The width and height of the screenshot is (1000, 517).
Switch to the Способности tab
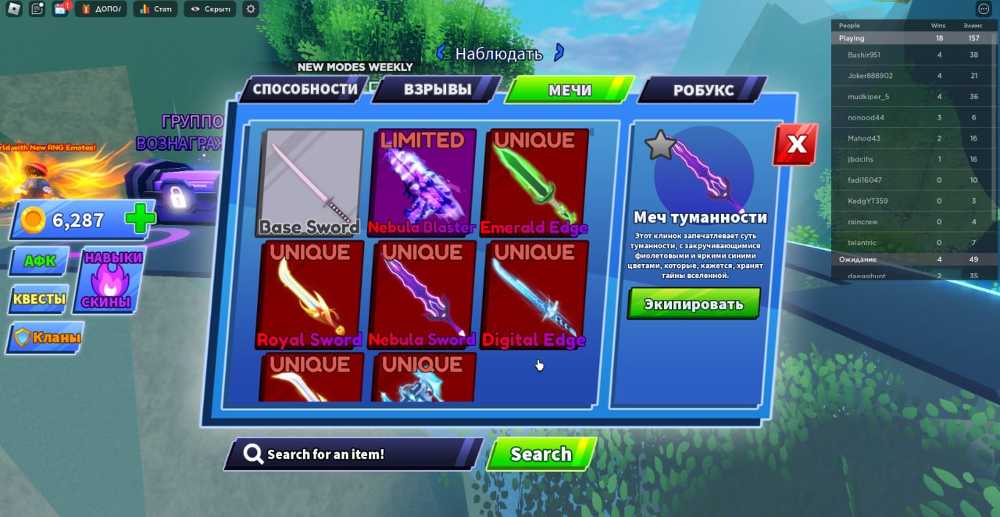click(x=304, y=89)
